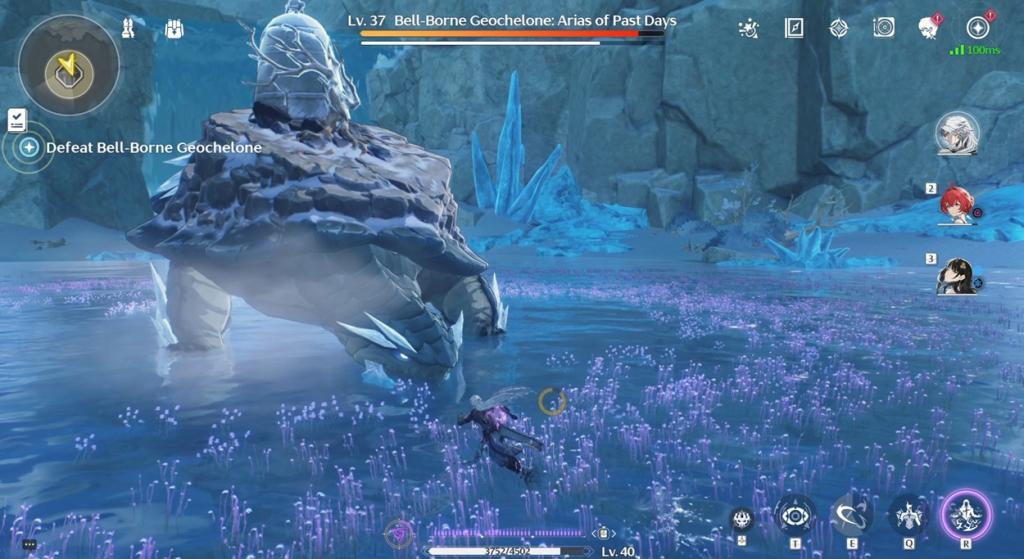
Task: Switch to the dark-haired party member
Action: point(957,275)
